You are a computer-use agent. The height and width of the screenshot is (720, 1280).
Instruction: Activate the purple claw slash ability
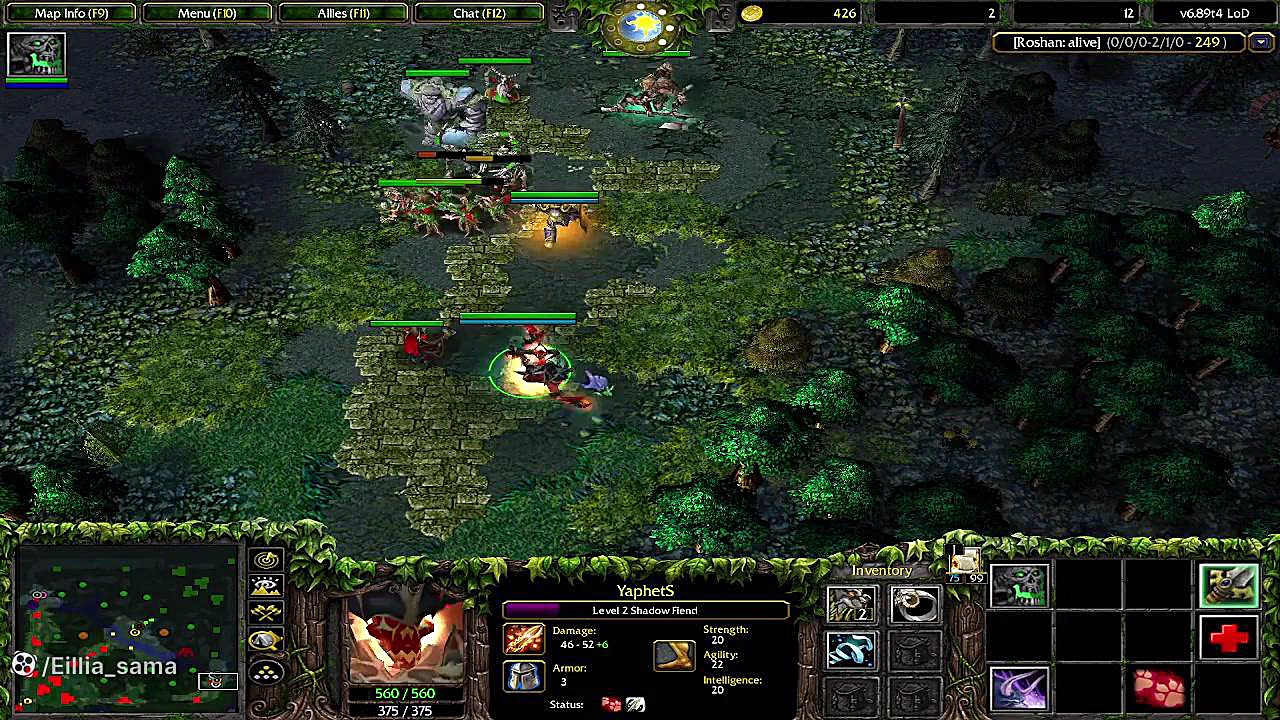1019,688
